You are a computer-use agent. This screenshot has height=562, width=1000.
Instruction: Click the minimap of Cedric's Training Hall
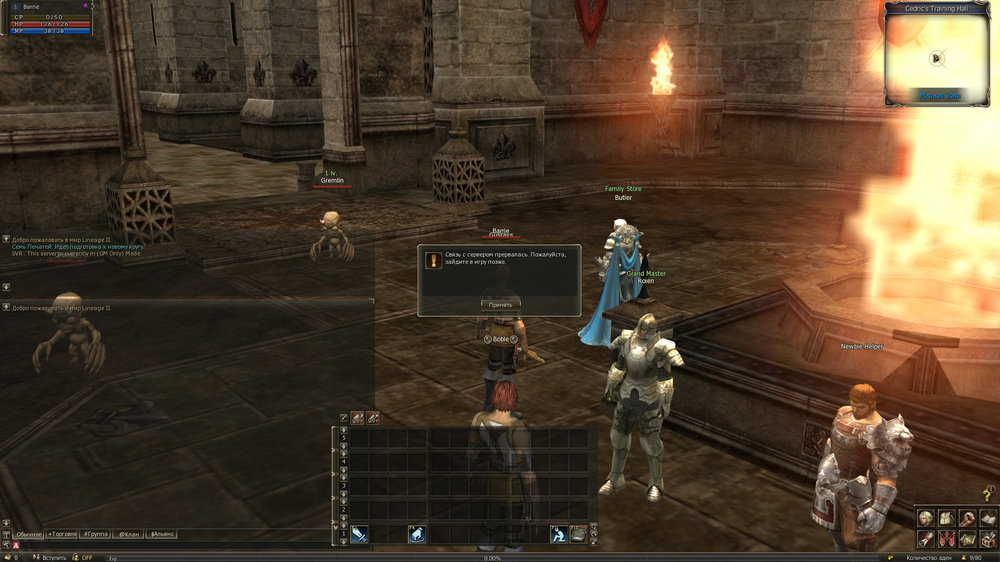coord(938,57)
